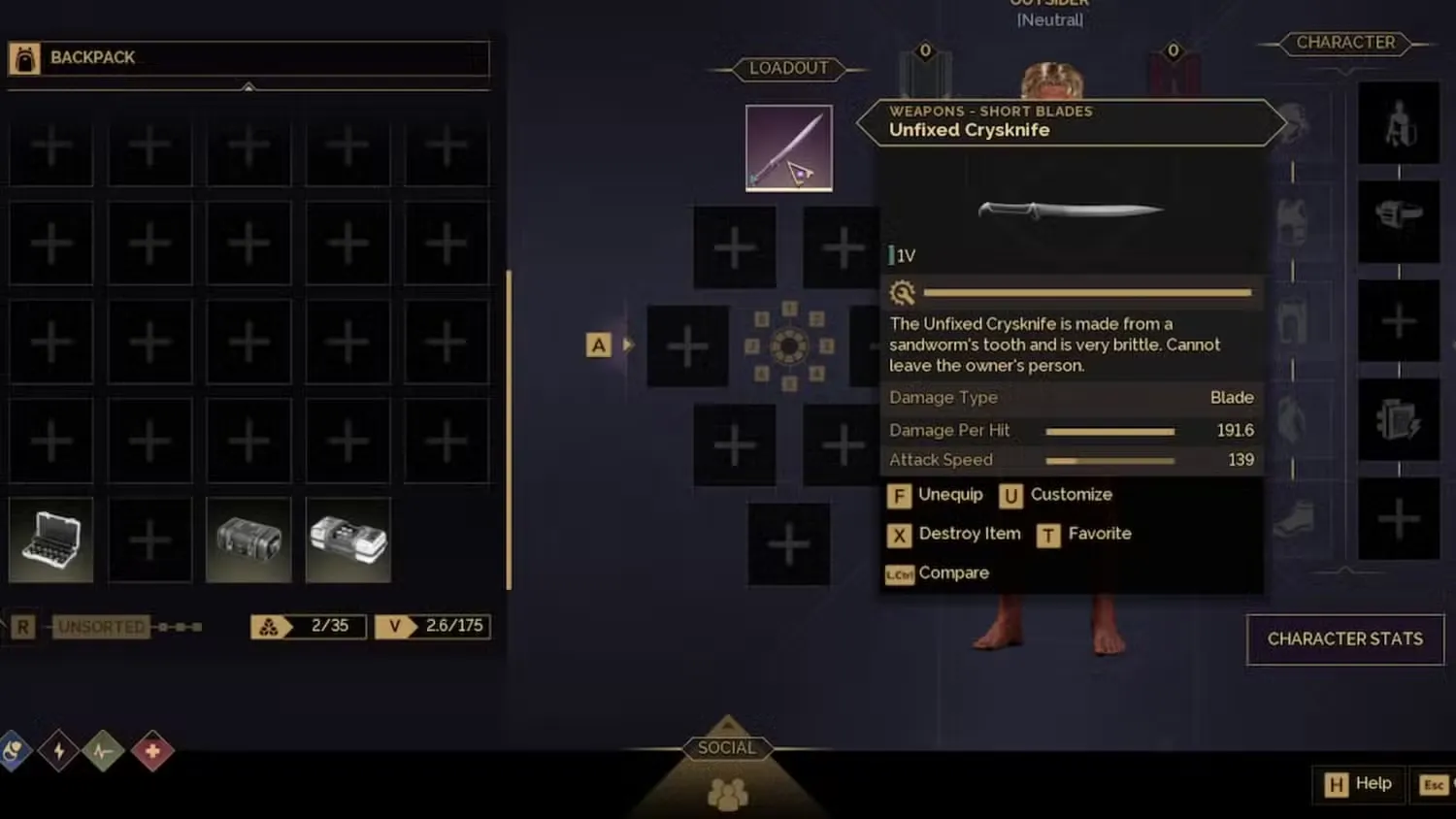Select the power pack equipment slot
The height and width of the screenshot is (819, 1456).
coord(1398,419)
